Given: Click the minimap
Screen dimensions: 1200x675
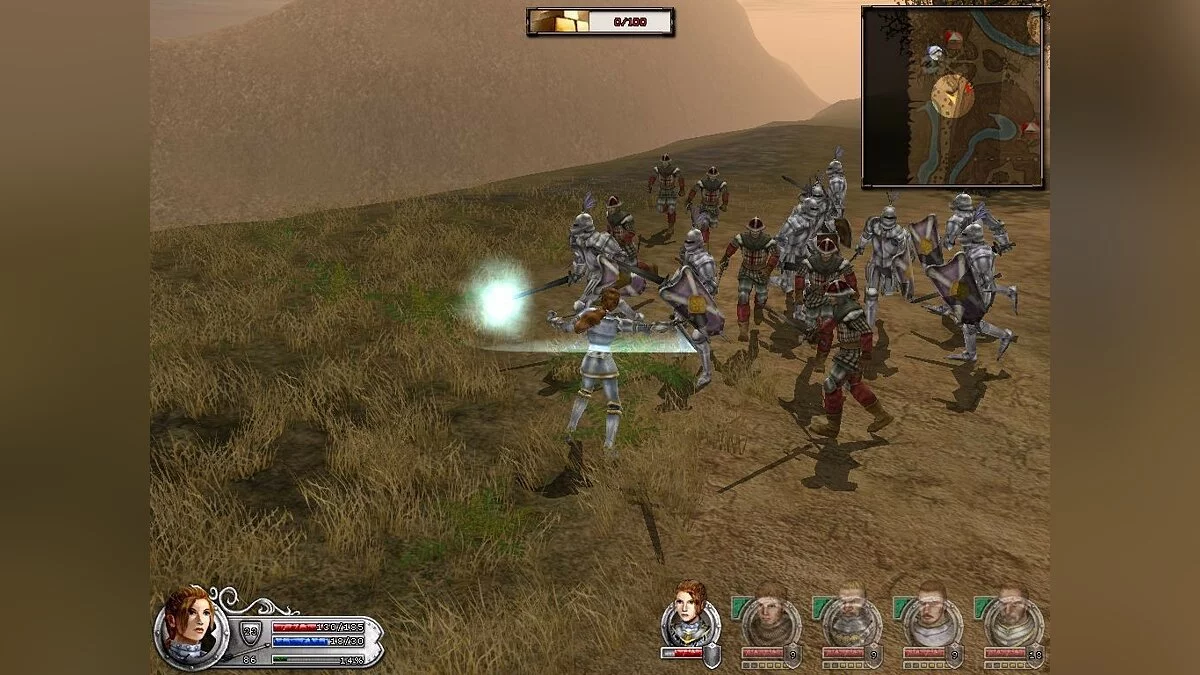Looking at the screenshot, I should (952, 96).
